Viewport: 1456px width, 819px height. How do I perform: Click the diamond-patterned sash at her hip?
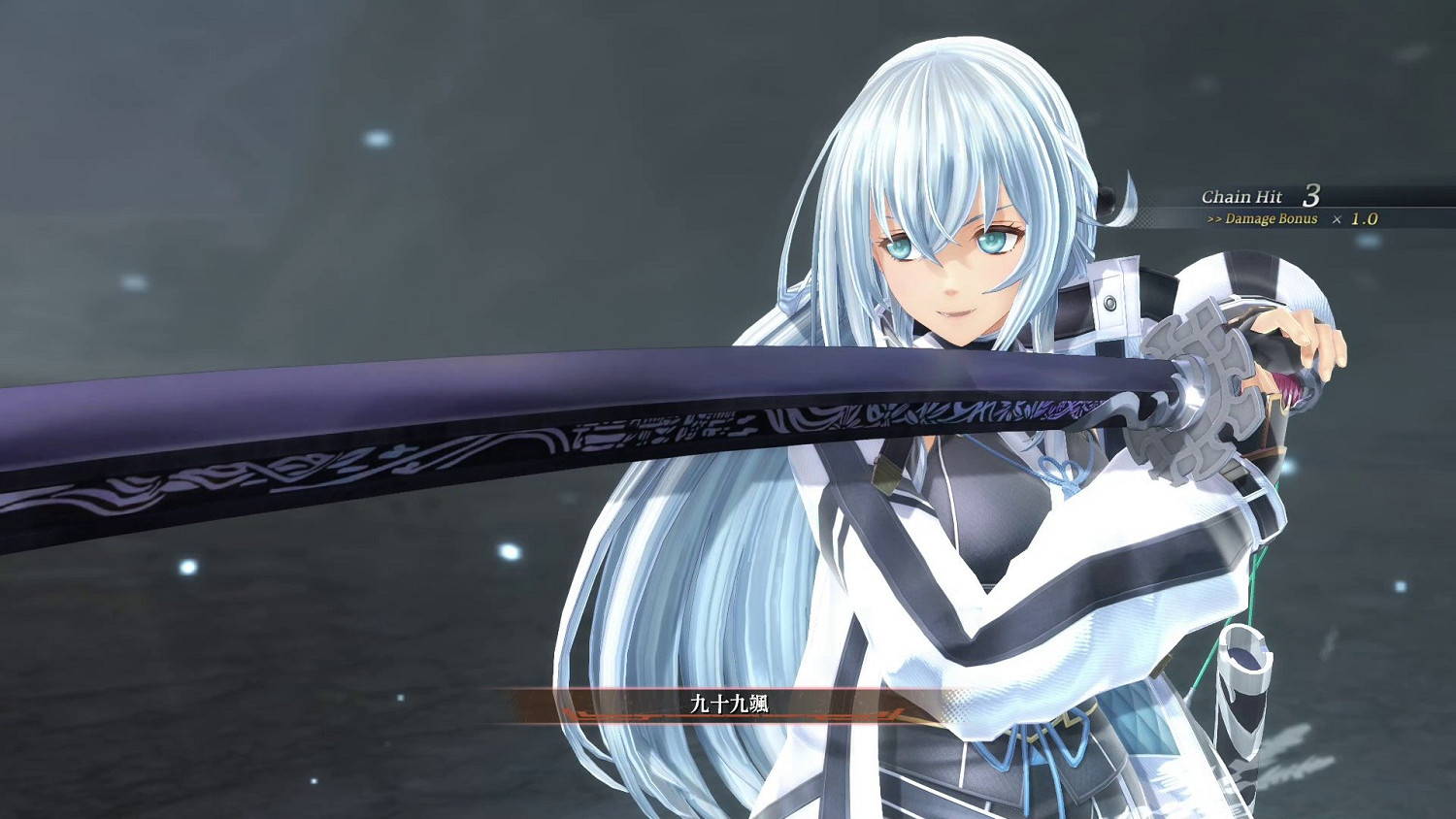pos(1145,718)
